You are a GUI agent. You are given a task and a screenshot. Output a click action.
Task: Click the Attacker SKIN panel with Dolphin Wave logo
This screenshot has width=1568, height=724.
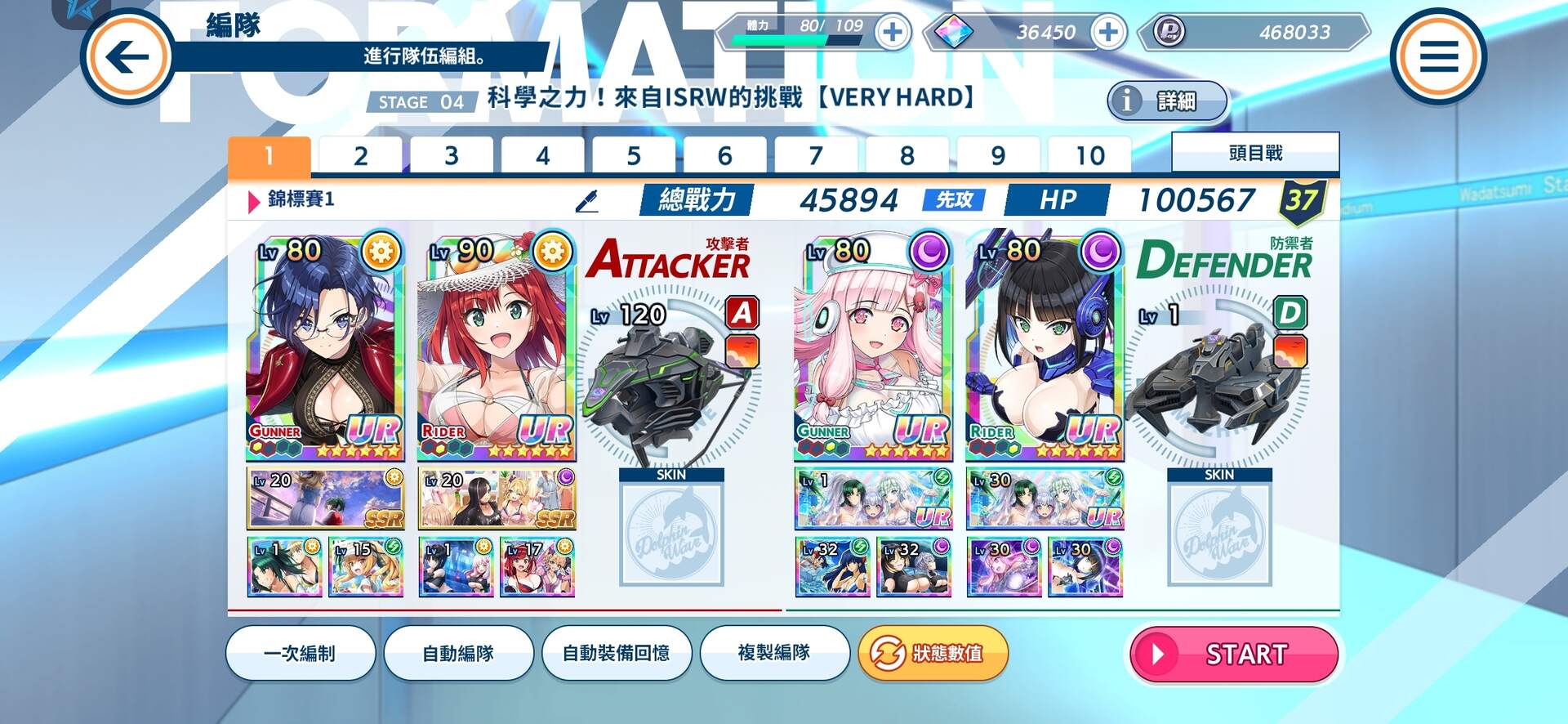(x=671, y=535)
